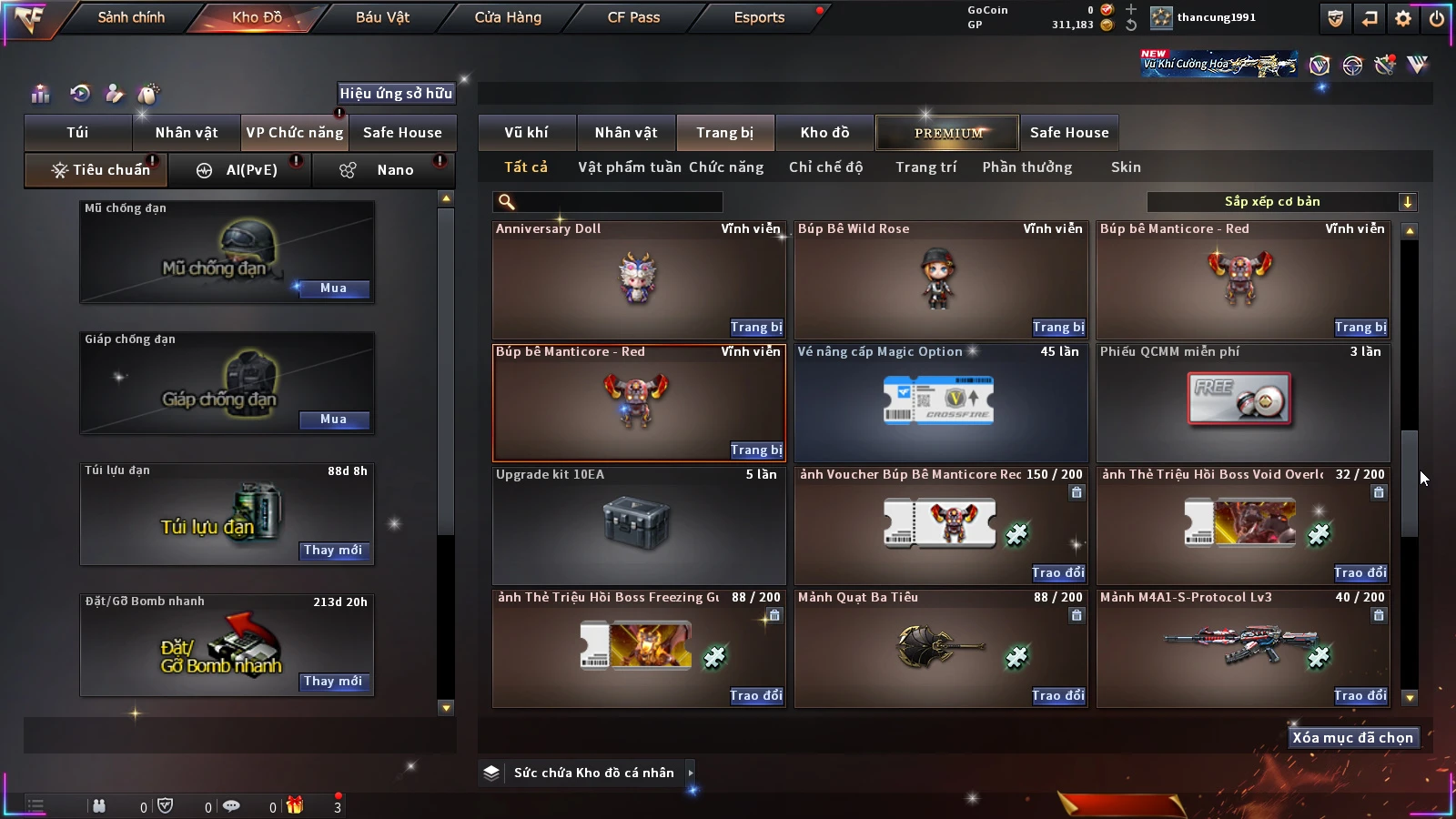Equip the Anniversary Doll with Trang bị
1456x819 pixels.
[x=755, y=328]
